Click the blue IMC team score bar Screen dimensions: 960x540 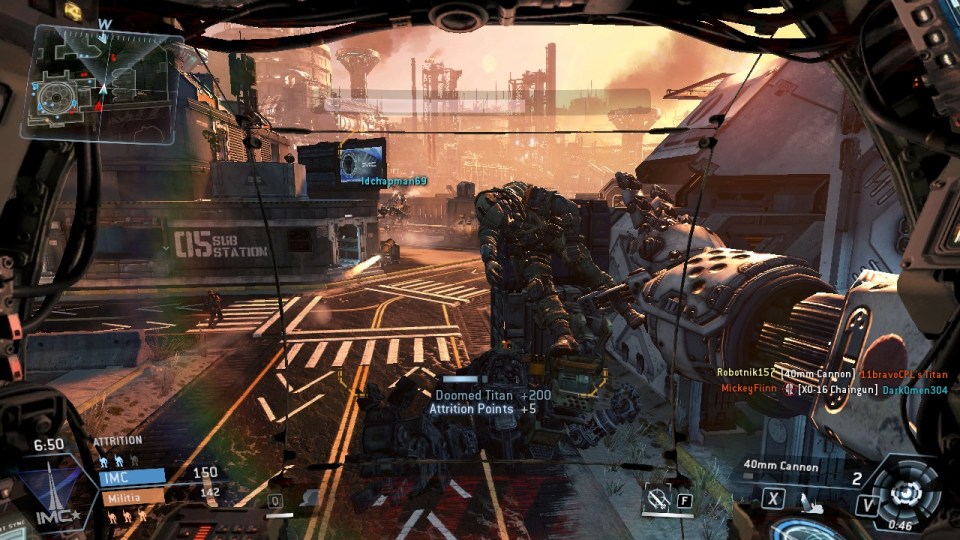(130, 477)
